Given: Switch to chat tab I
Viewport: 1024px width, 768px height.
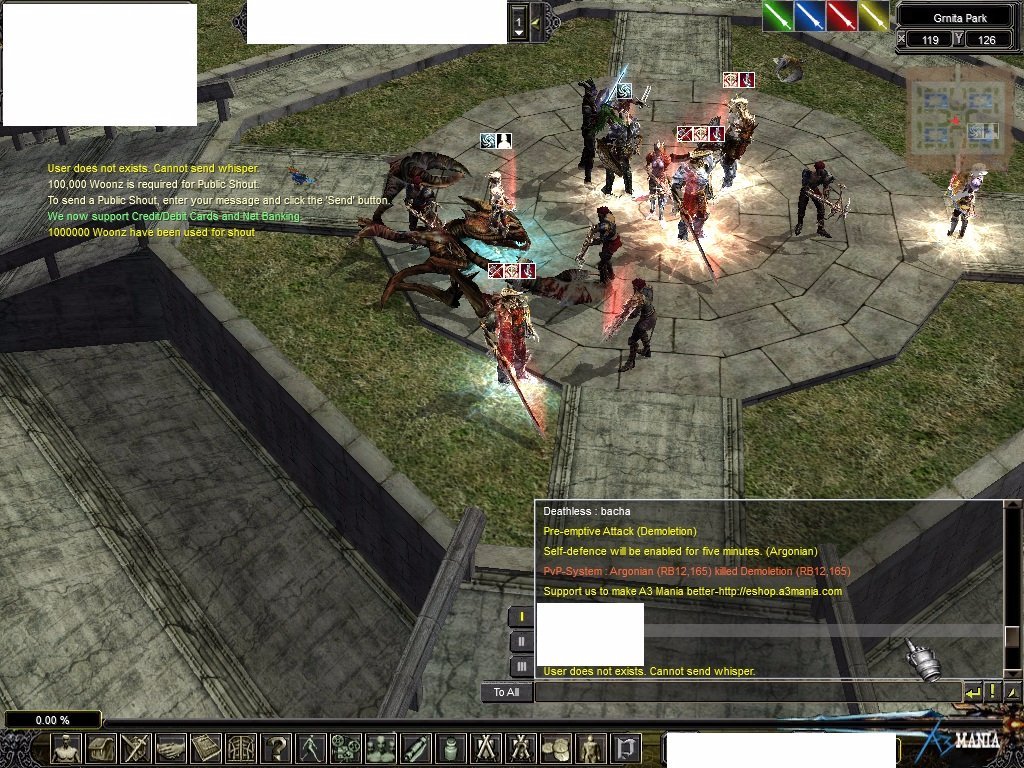Looking at the screenshot, I should click(521, 617).
